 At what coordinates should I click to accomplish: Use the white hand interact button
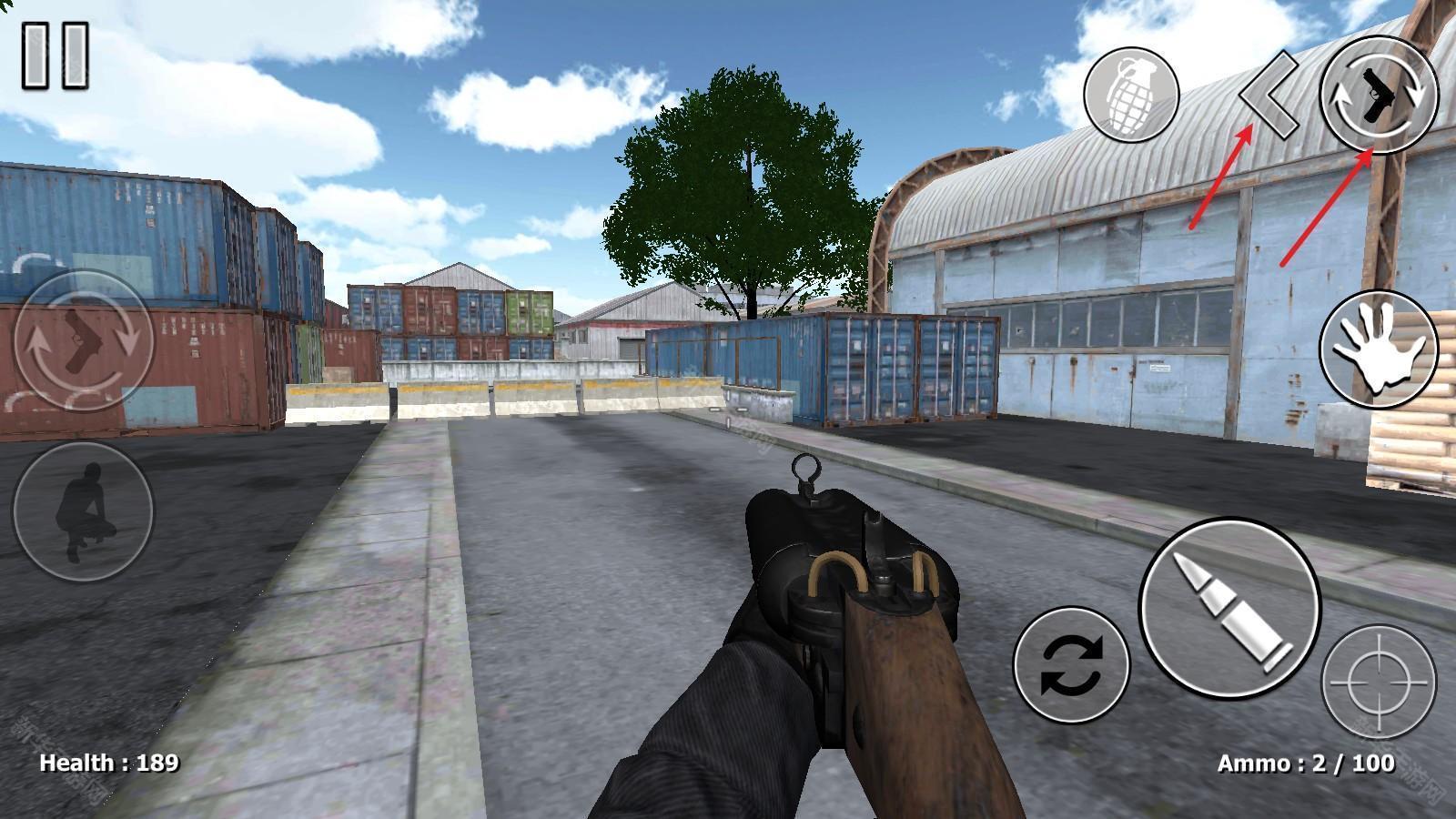(1378, 349)
